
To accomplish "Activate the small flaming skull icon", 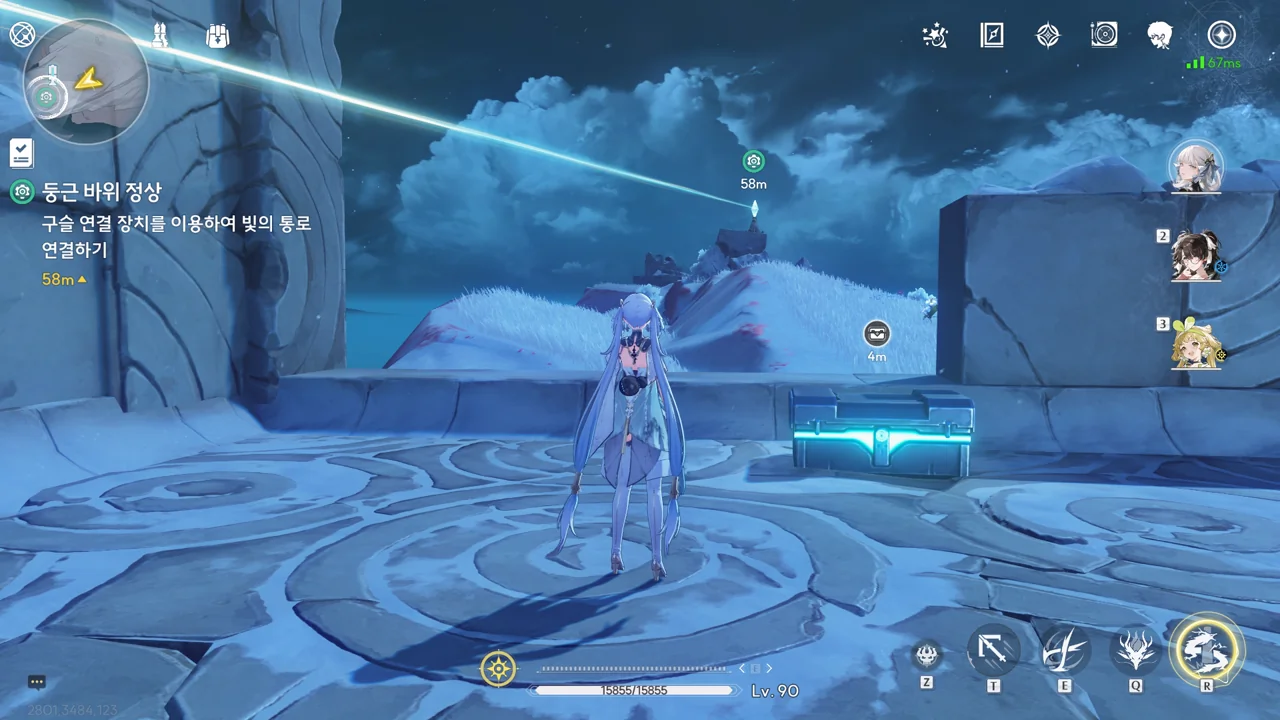I will 927,655.
